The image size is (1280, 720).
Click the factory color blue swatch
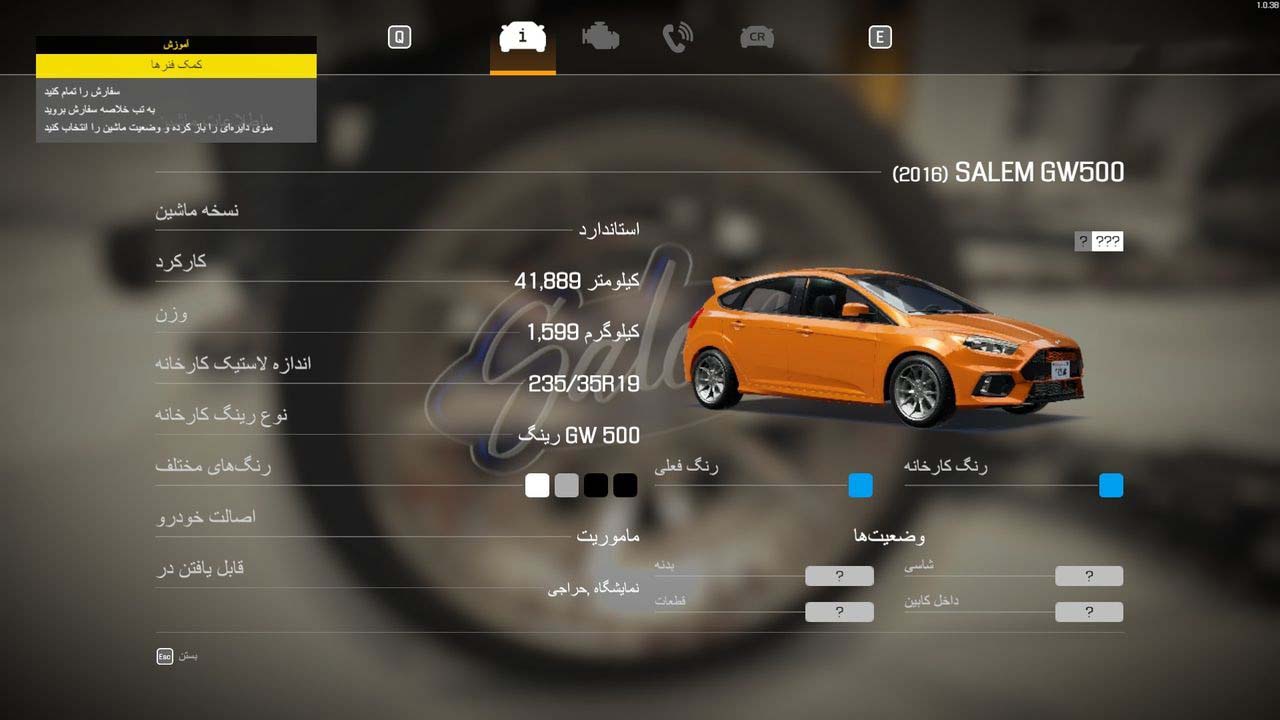click(x=1111, y=486)
